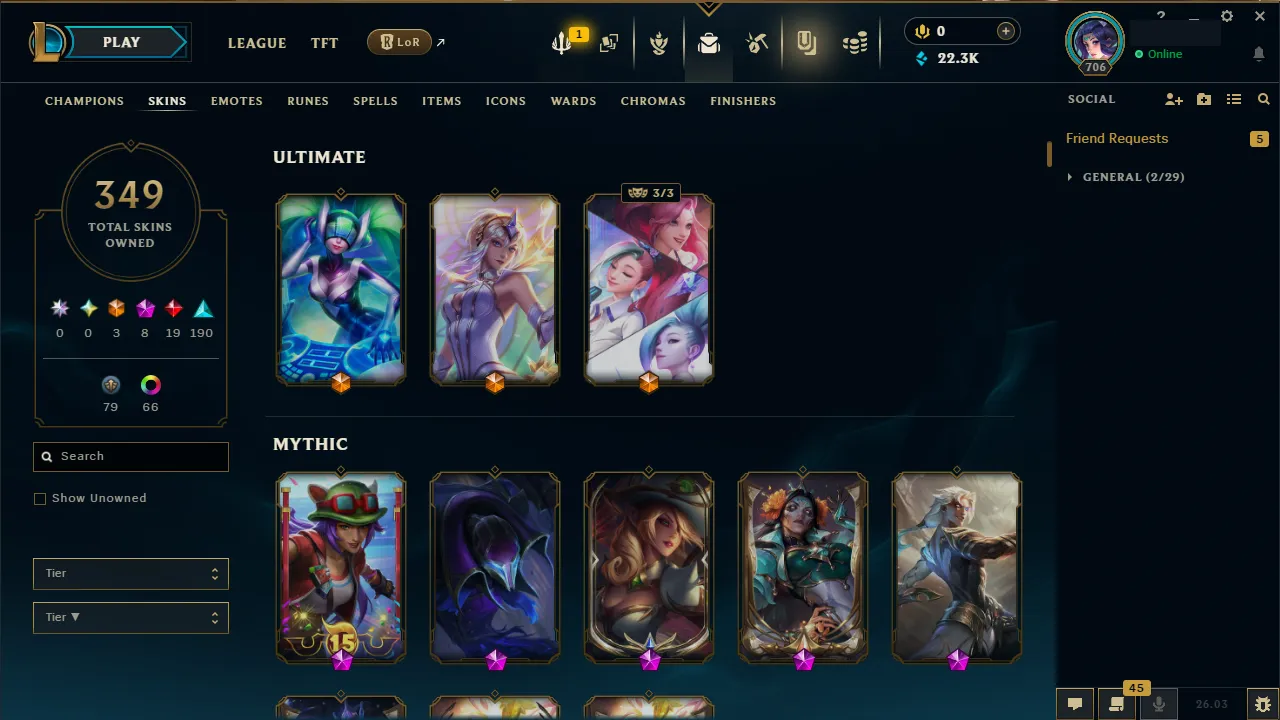1280x720 pixels.
Task: Switch to the CHROMAS tab
Action: [x=653, y=100]
